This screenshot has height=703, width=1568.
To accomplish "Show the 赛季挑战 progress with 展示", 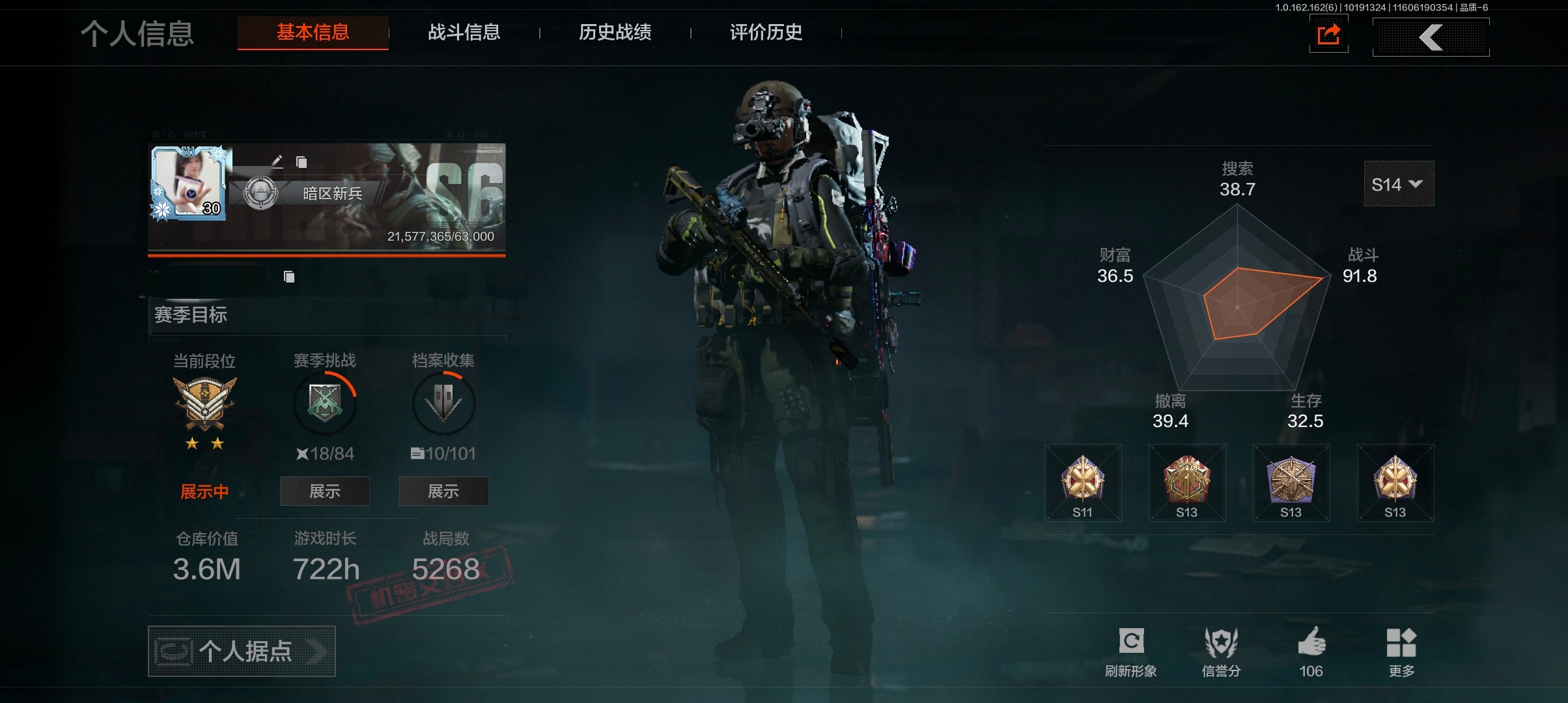I will (324, 491).
